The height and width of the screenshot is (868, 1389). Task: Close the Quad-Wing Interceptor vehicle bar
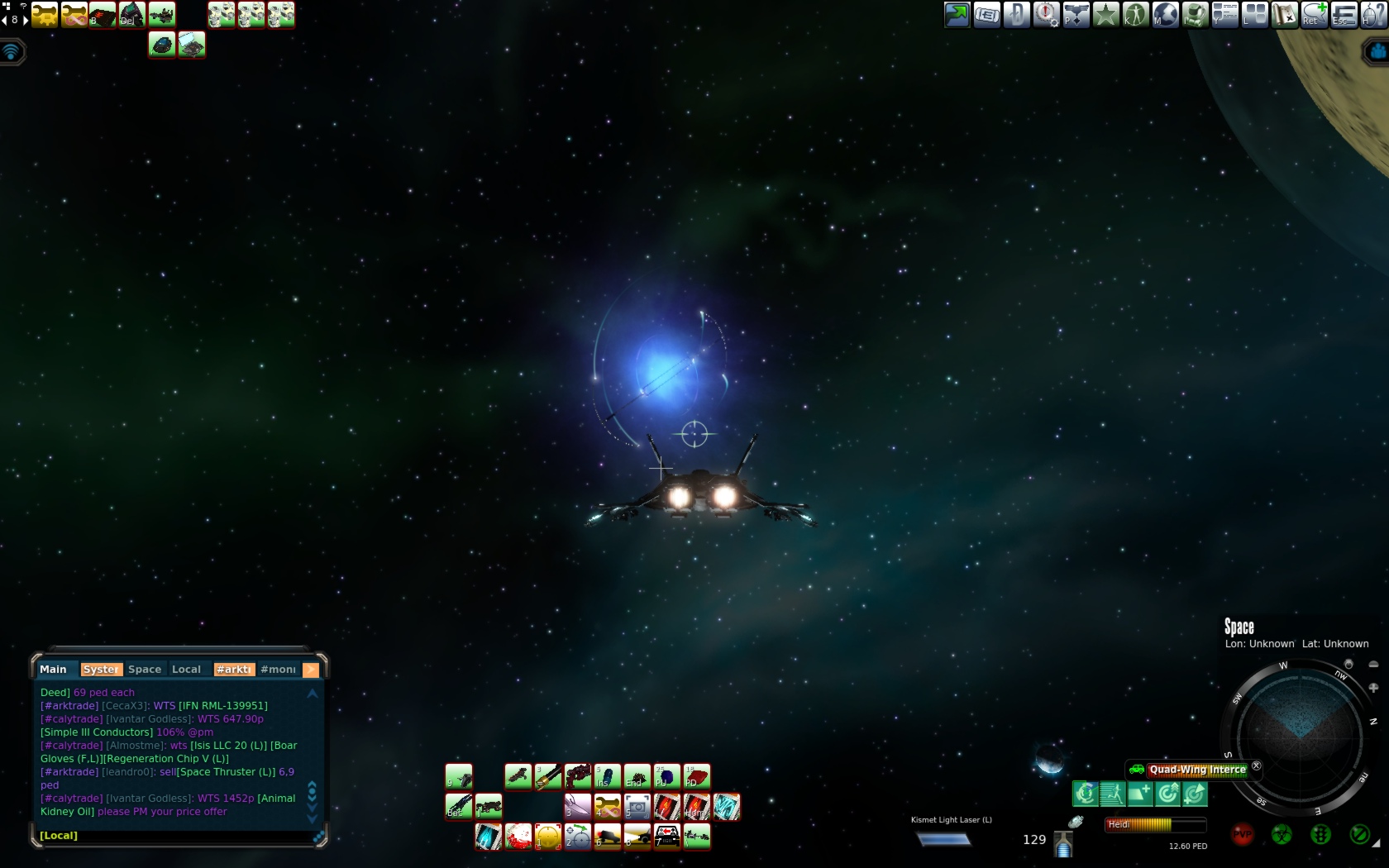1257,766
